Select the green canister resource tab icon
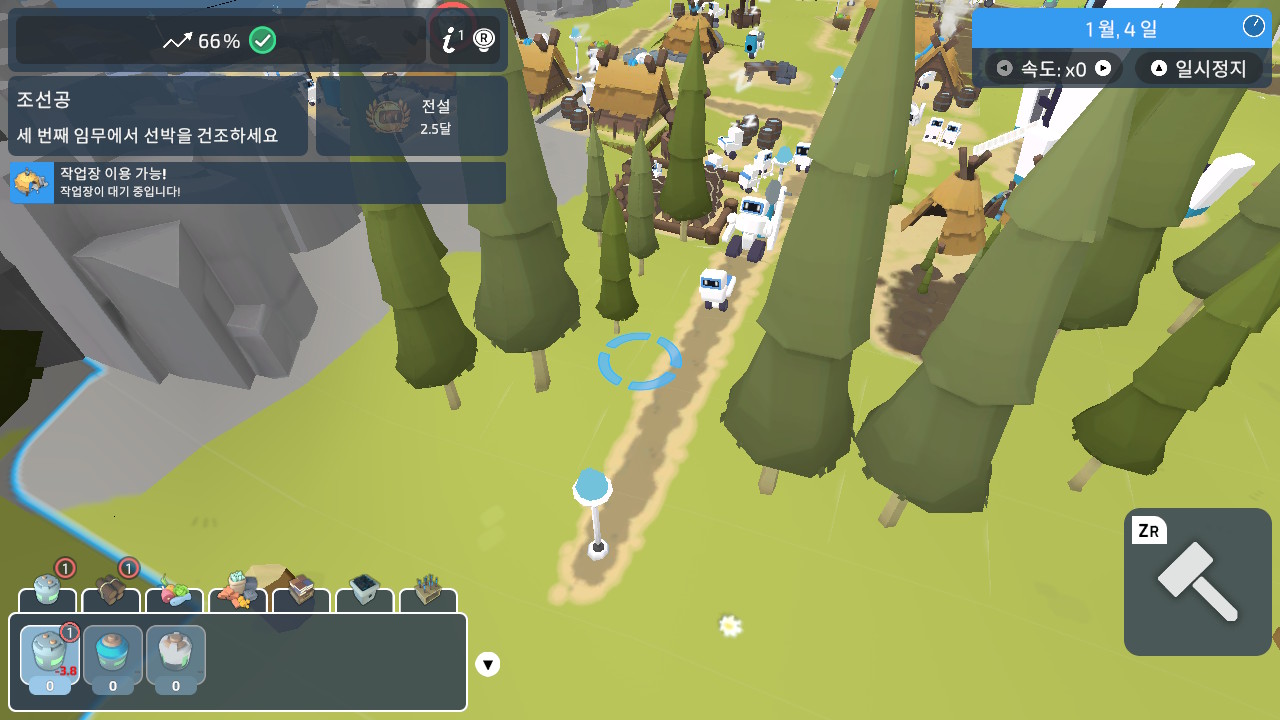Viewport: 1280px width, 720px height. (x=46, y=590)
